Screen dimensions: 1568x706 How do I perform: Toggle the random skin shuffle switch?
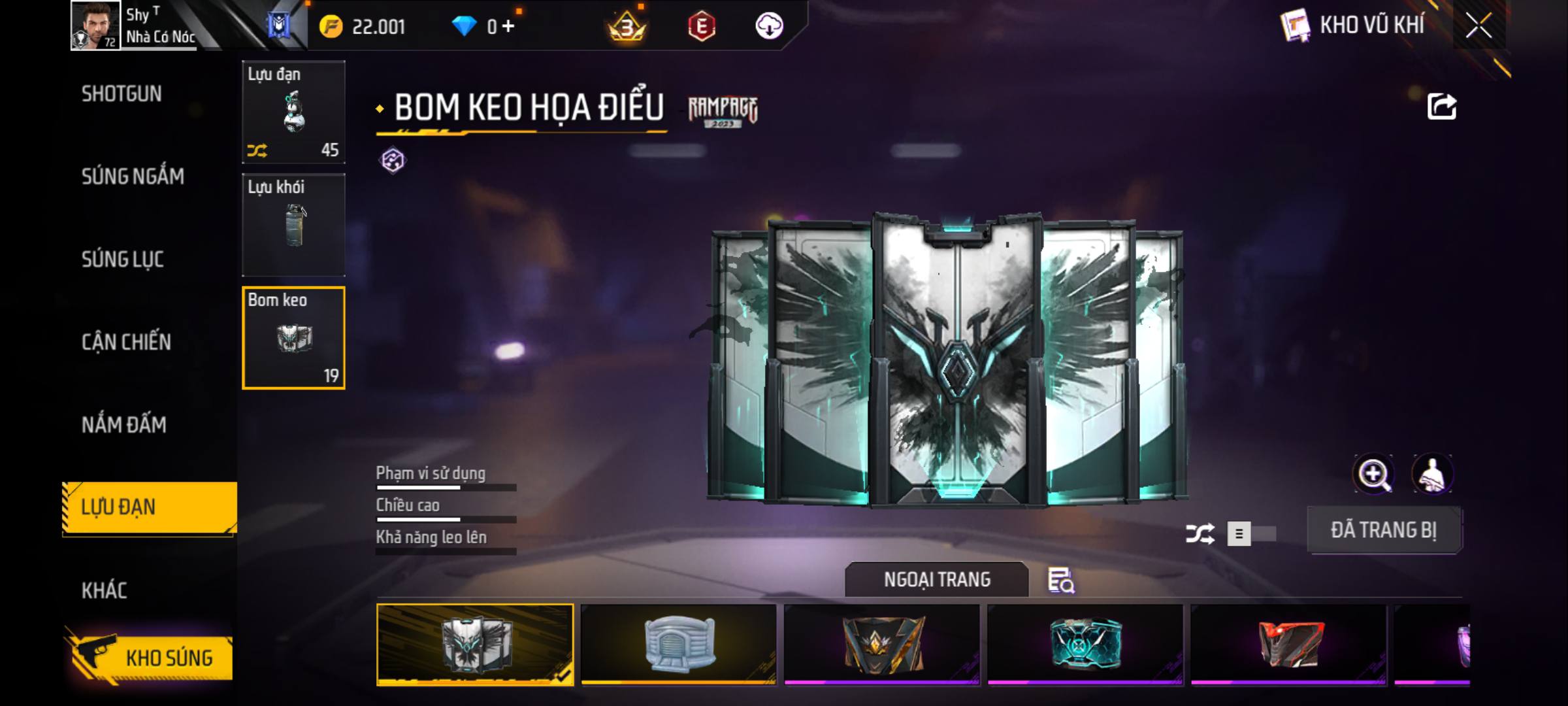coord(1251,534)
